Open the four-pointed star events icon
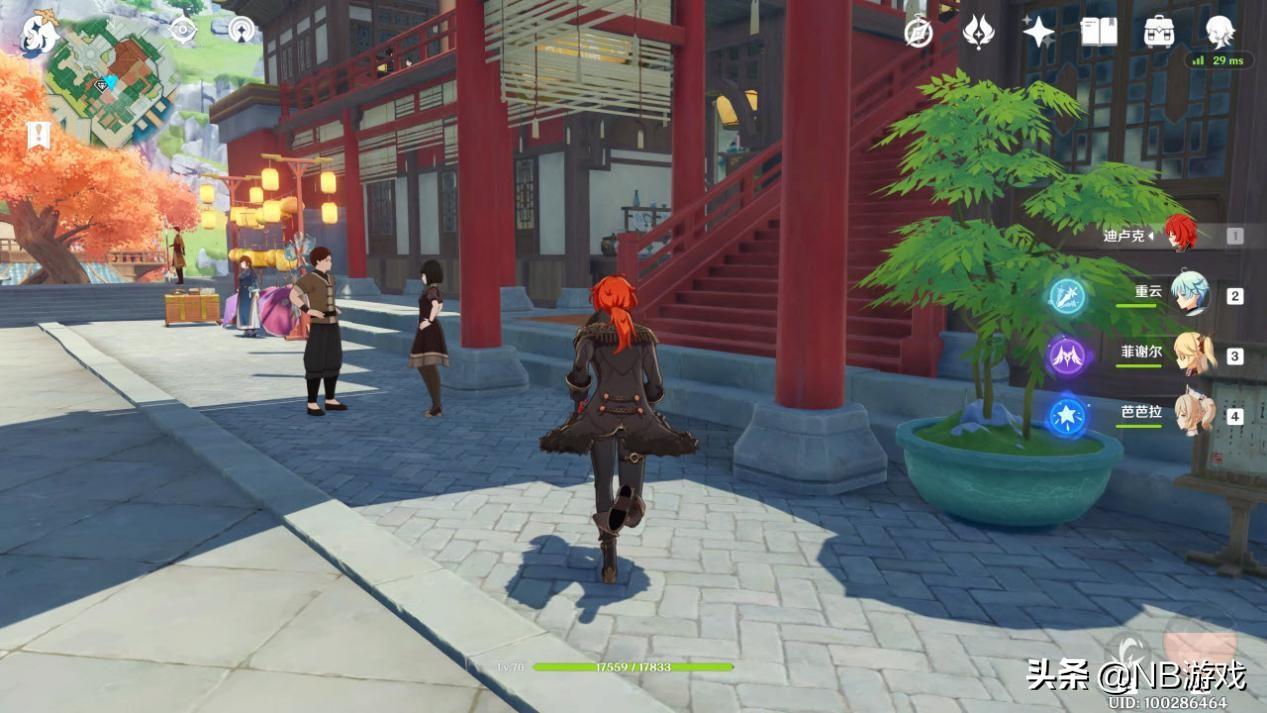 point(1038,31)
